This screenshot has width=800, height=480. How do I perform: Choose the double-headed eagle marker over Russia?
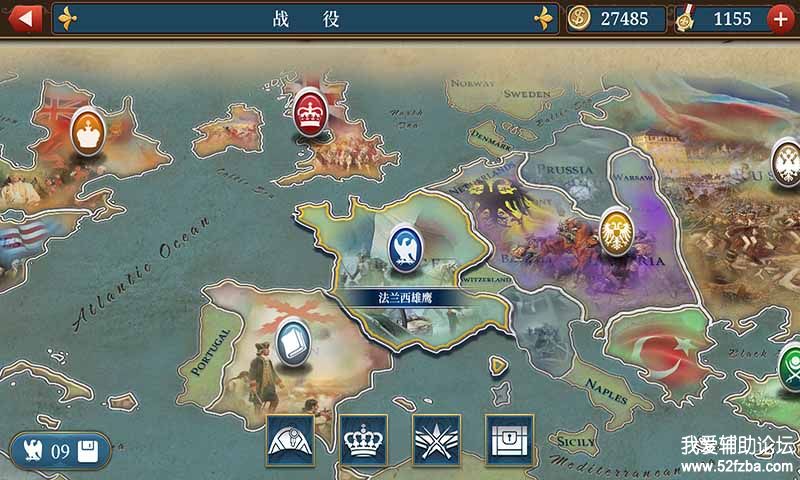coord(786,157)
